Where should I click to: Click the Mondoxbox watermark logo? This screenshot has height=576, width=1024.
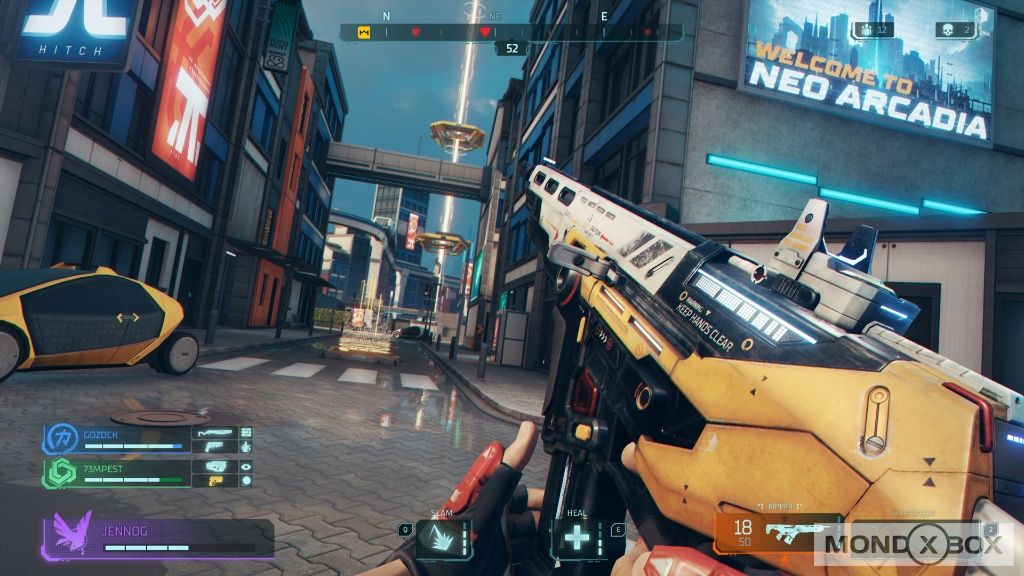(x=916, y=547)
